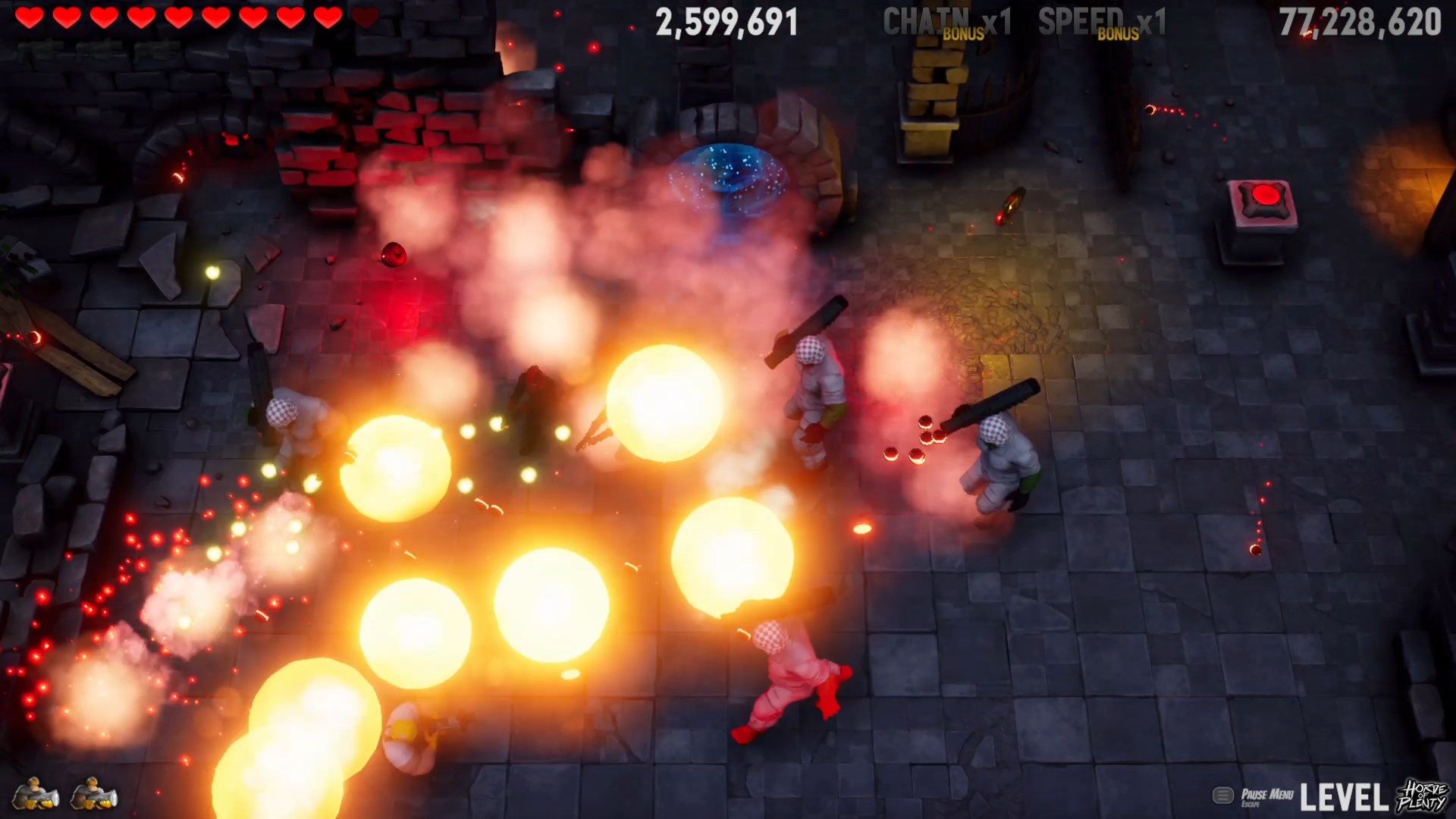Expand the BONUS x1 label under SPEED
Screen dimensions: 1456x819
point(1119,36)
